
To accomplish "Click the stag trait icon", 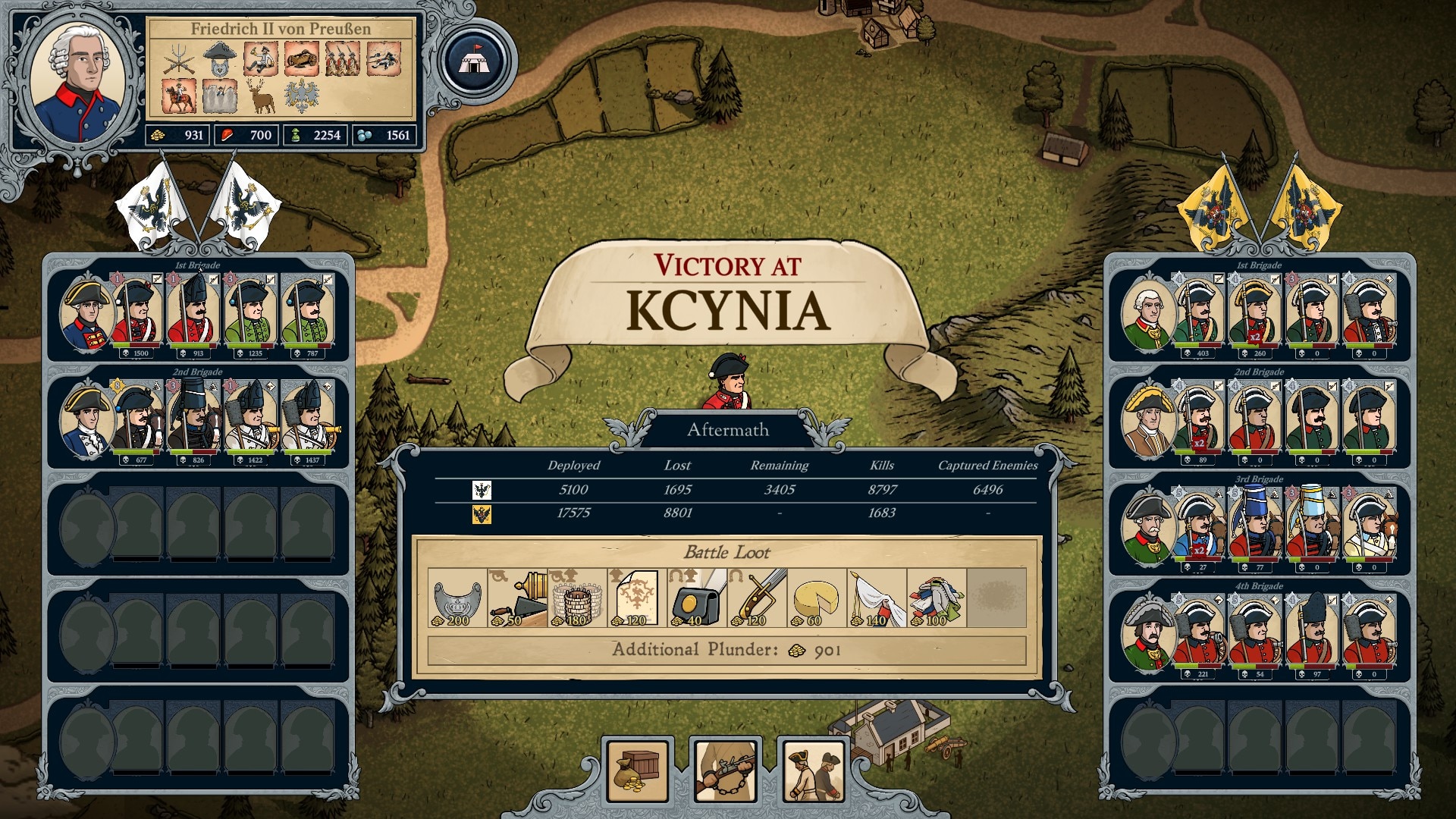I will (260, 97).
